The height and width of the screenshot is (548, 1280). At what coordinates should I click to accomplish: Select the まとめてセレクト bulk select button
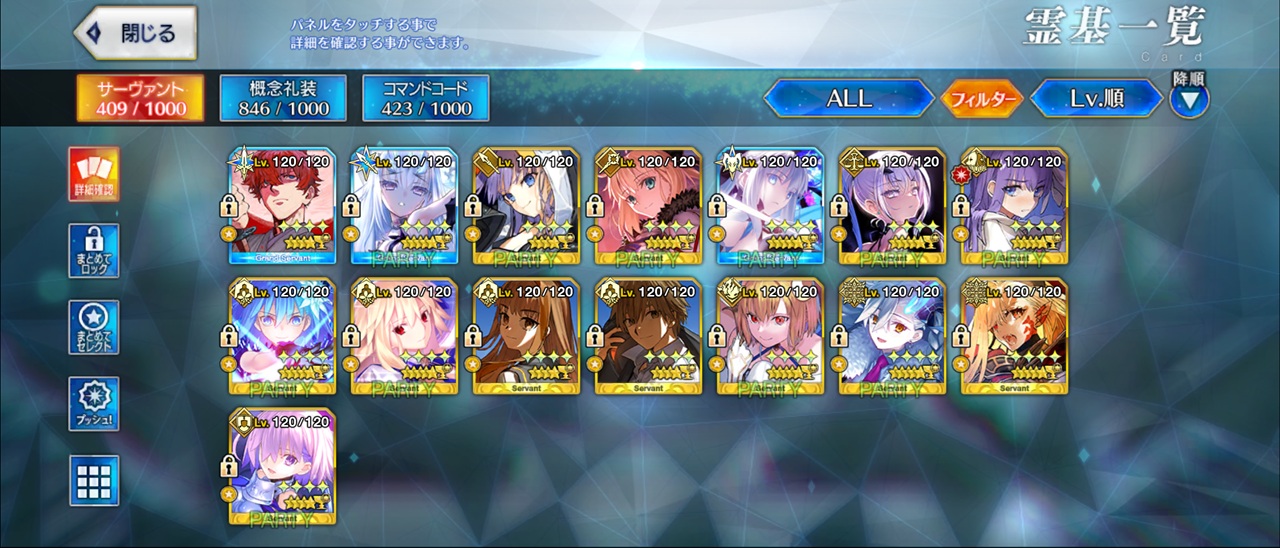(x=94, y=327)
